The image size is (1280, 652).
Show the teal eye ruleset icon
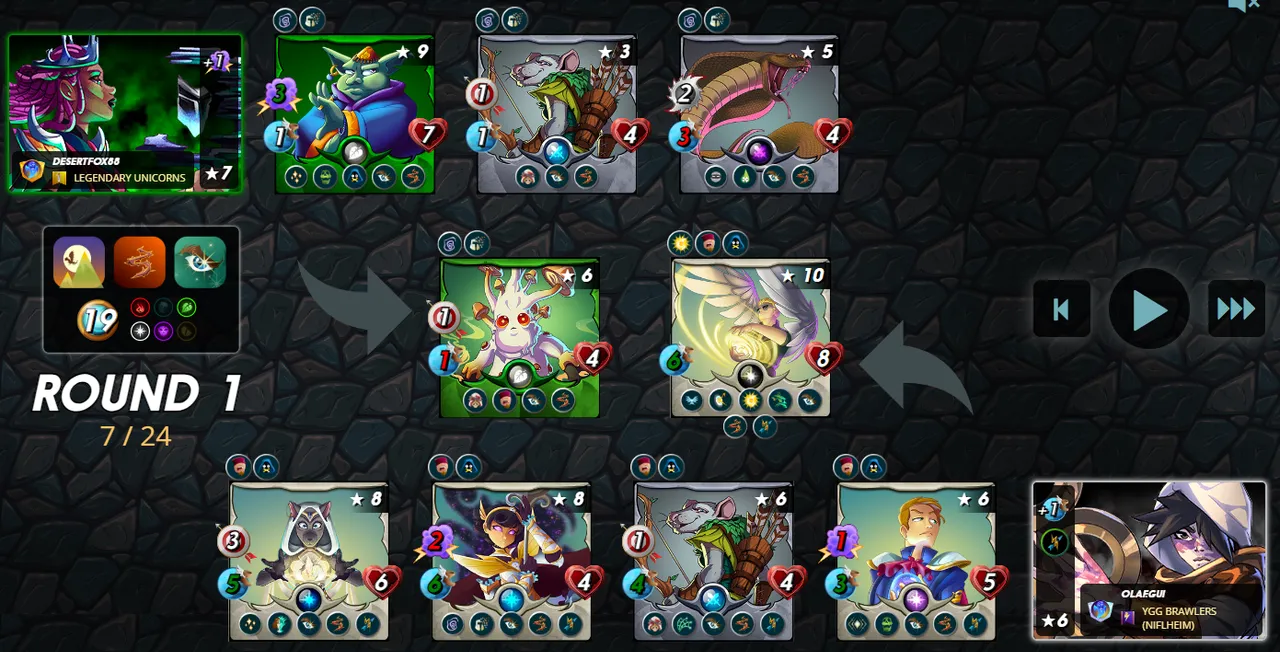[200, 262]
